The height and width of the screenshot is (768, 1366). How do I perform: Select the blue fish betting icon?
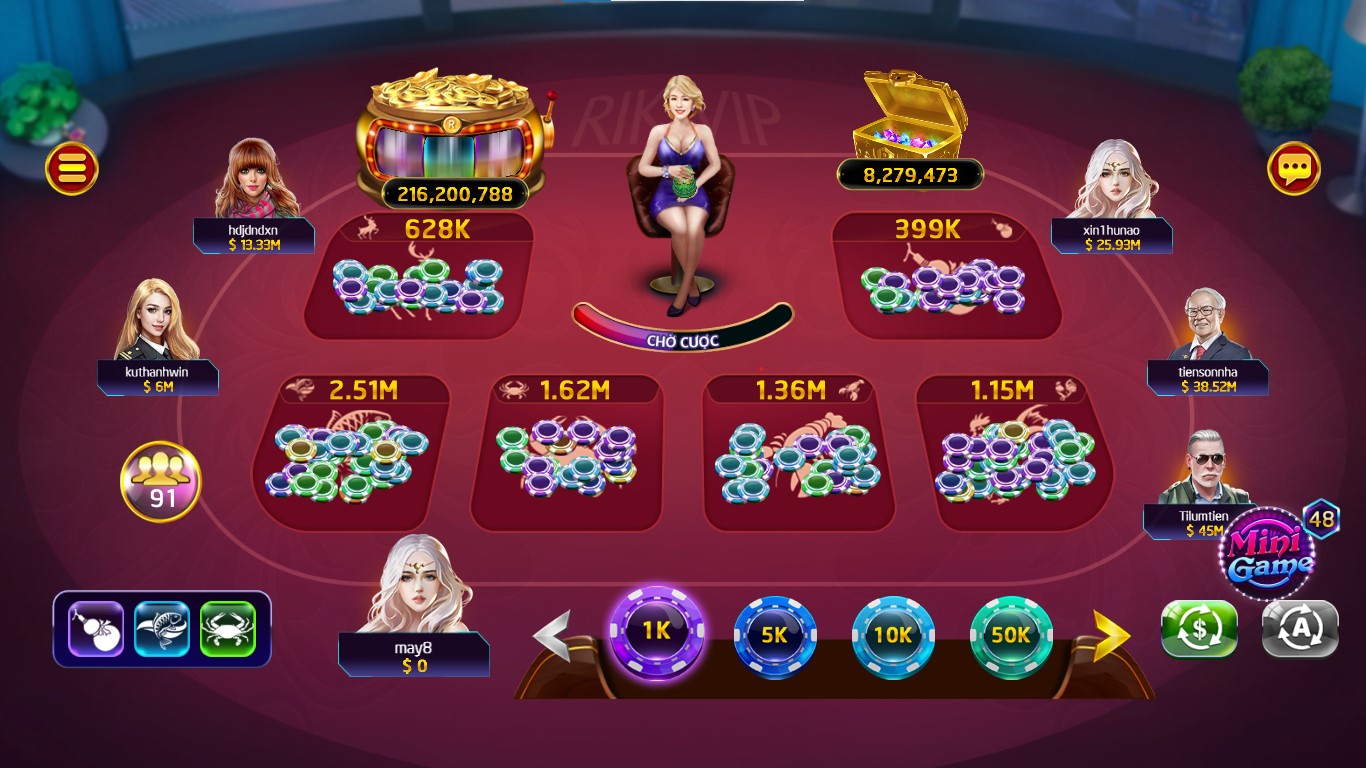[x=160, y=630]
